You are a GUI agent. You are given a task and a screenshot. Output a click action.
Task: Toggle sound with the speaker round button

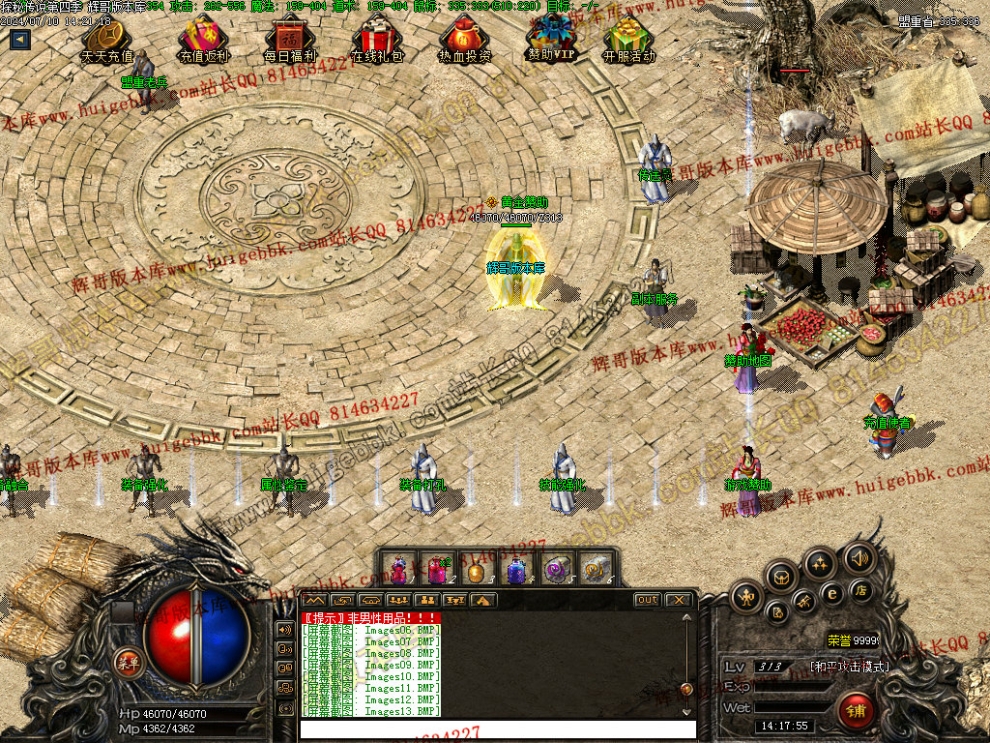pos(858,557)
